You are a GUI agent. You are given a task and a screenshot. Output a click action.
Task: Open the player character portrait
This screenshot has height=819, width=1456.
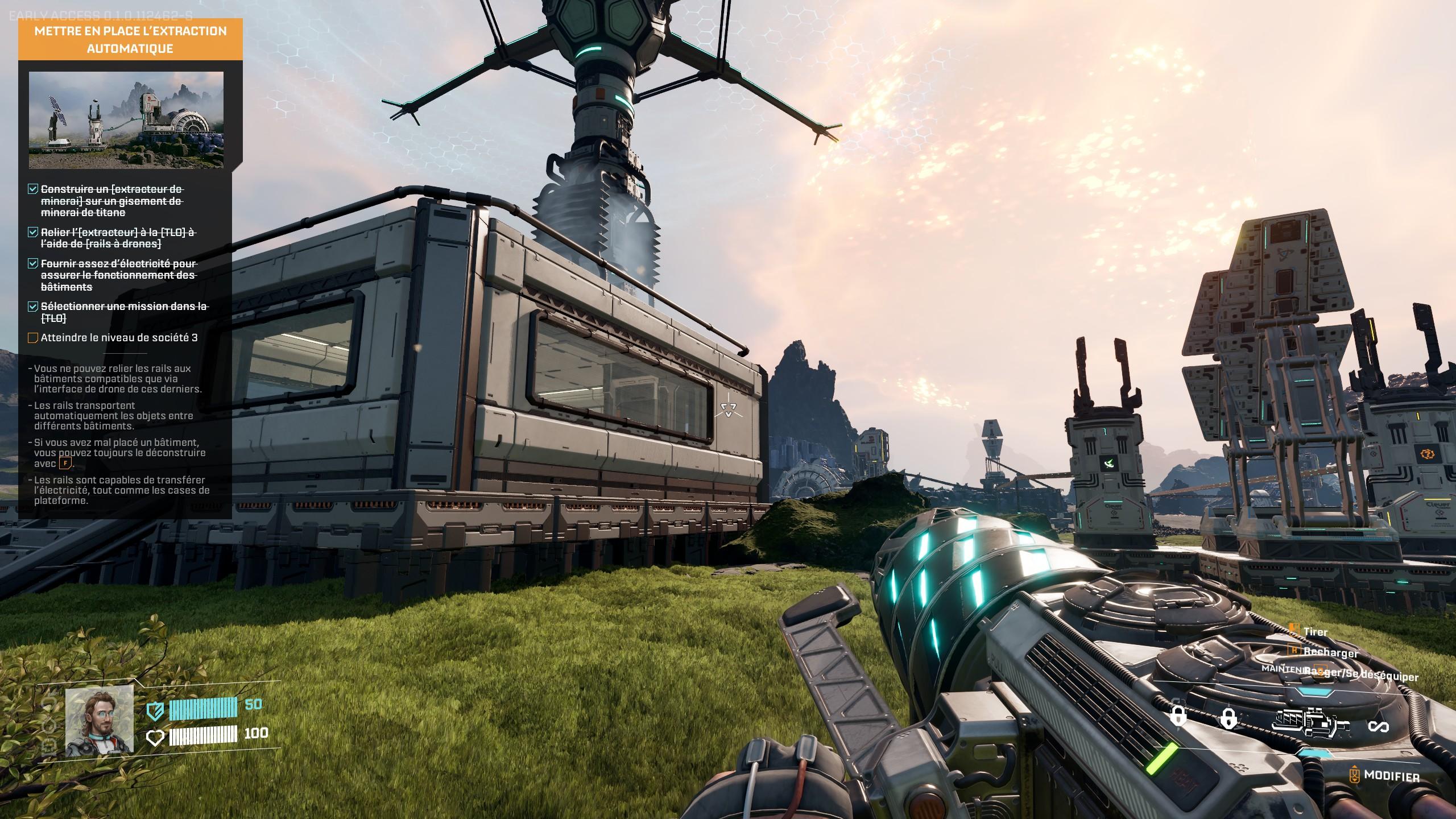(x=100, y=720)
